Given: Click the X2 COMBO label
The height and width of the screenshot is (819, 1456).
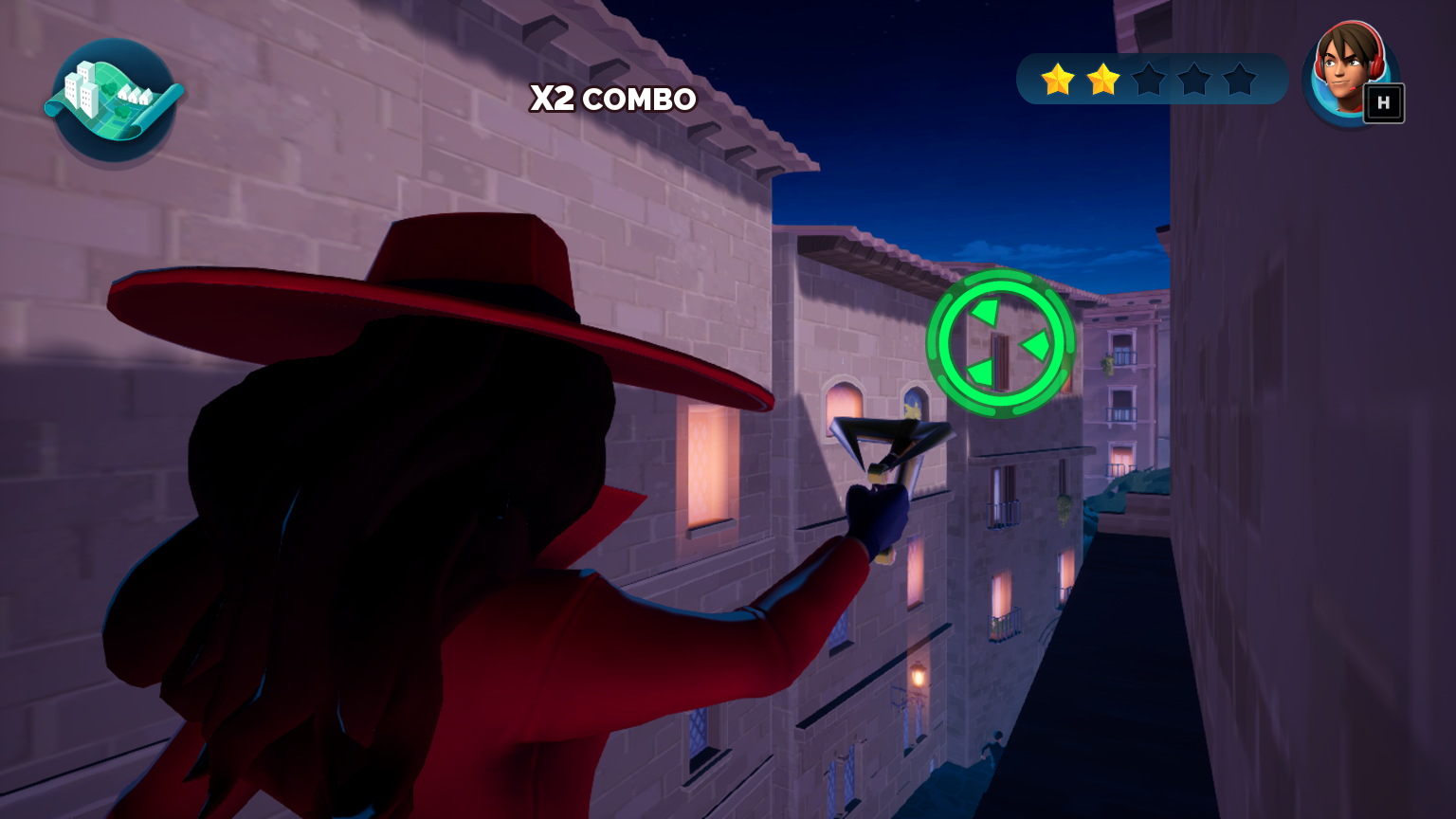Looking at the screenshot, I should point(612,99).
